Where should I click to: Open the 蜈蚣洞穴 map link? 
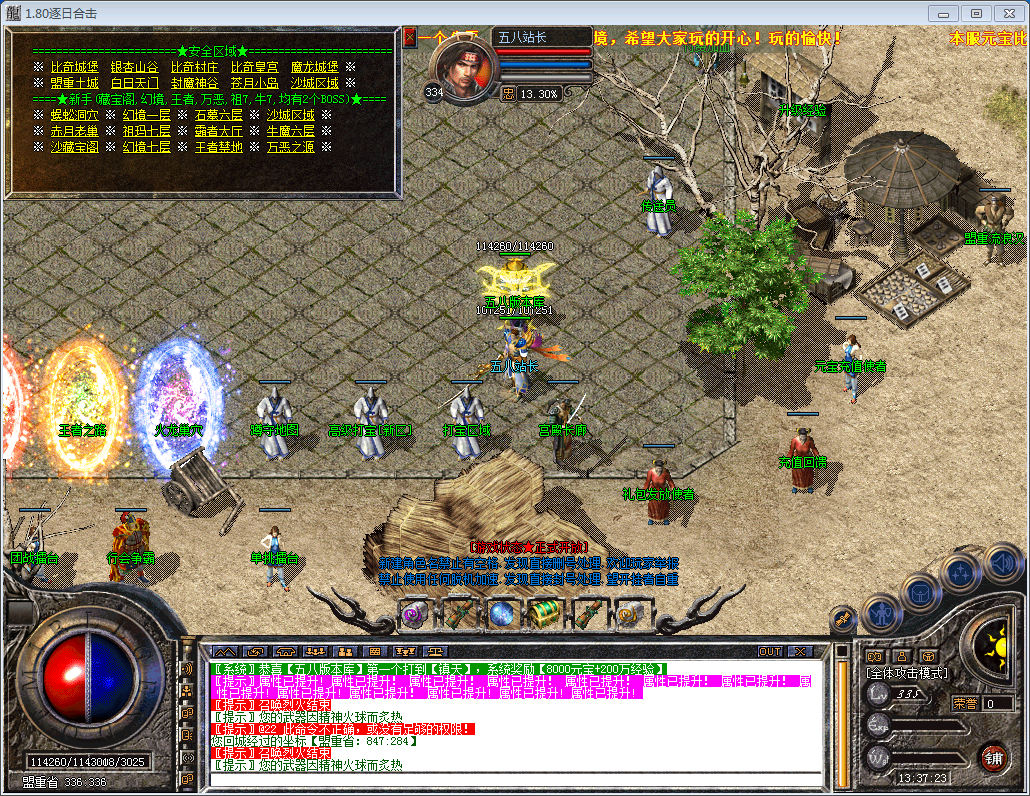coord(75,115)
